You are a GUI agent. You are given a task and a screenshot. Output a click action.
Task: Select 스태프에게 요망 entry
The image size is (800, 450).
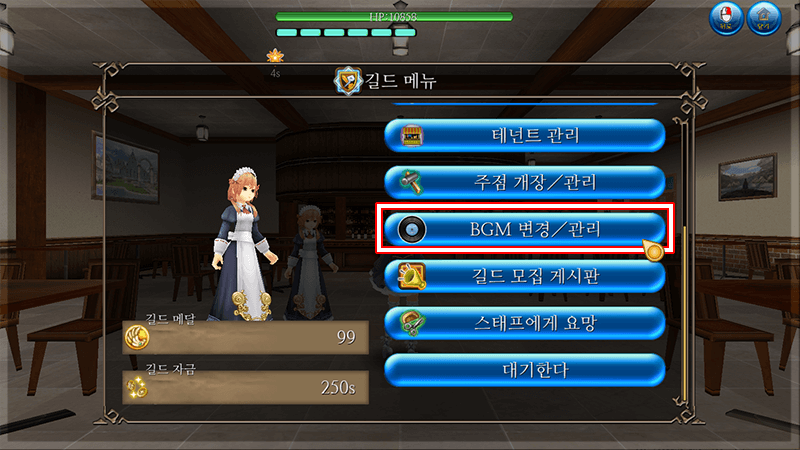tap(525, 323)
